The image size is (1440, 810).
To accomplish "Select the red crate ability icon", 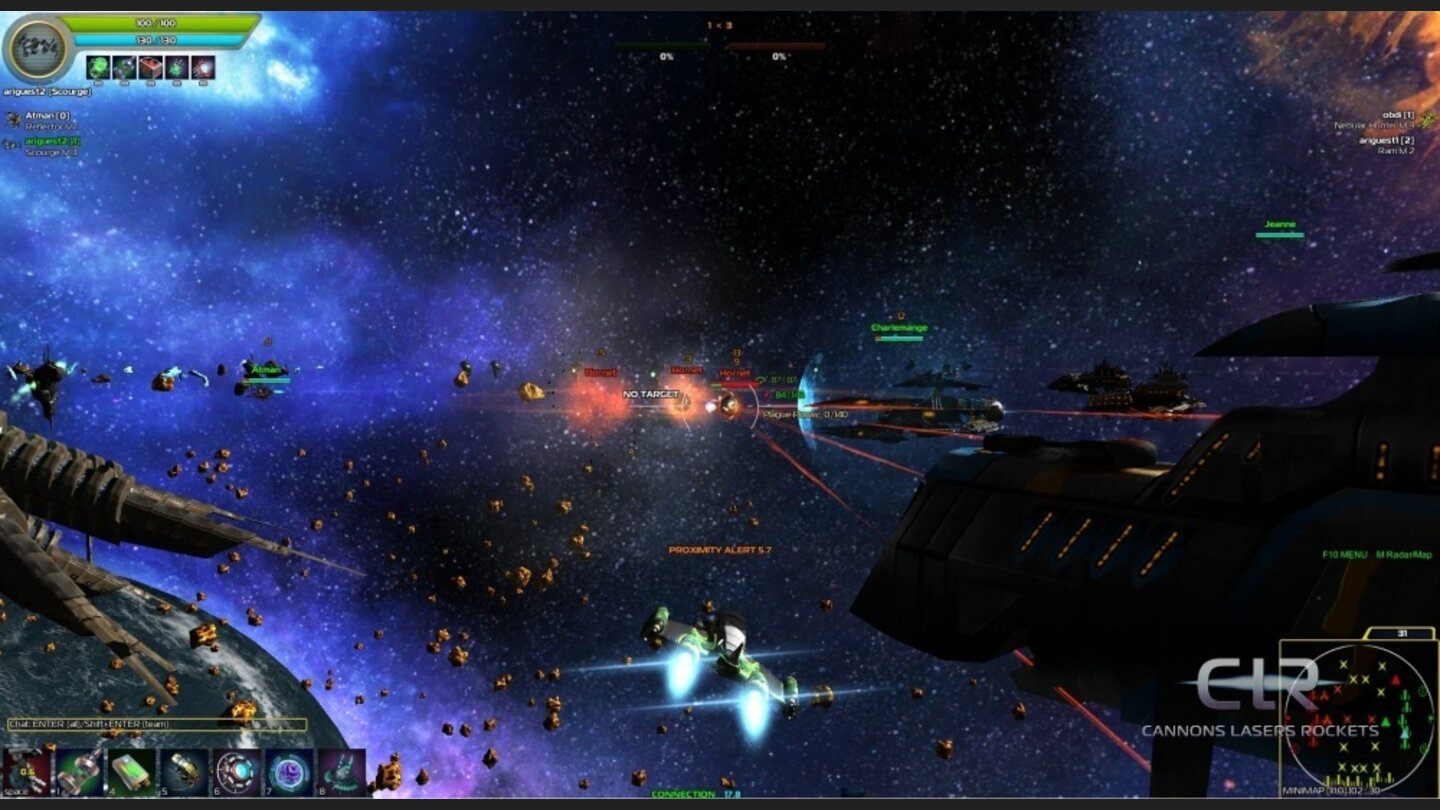I will tap(150, 67).
